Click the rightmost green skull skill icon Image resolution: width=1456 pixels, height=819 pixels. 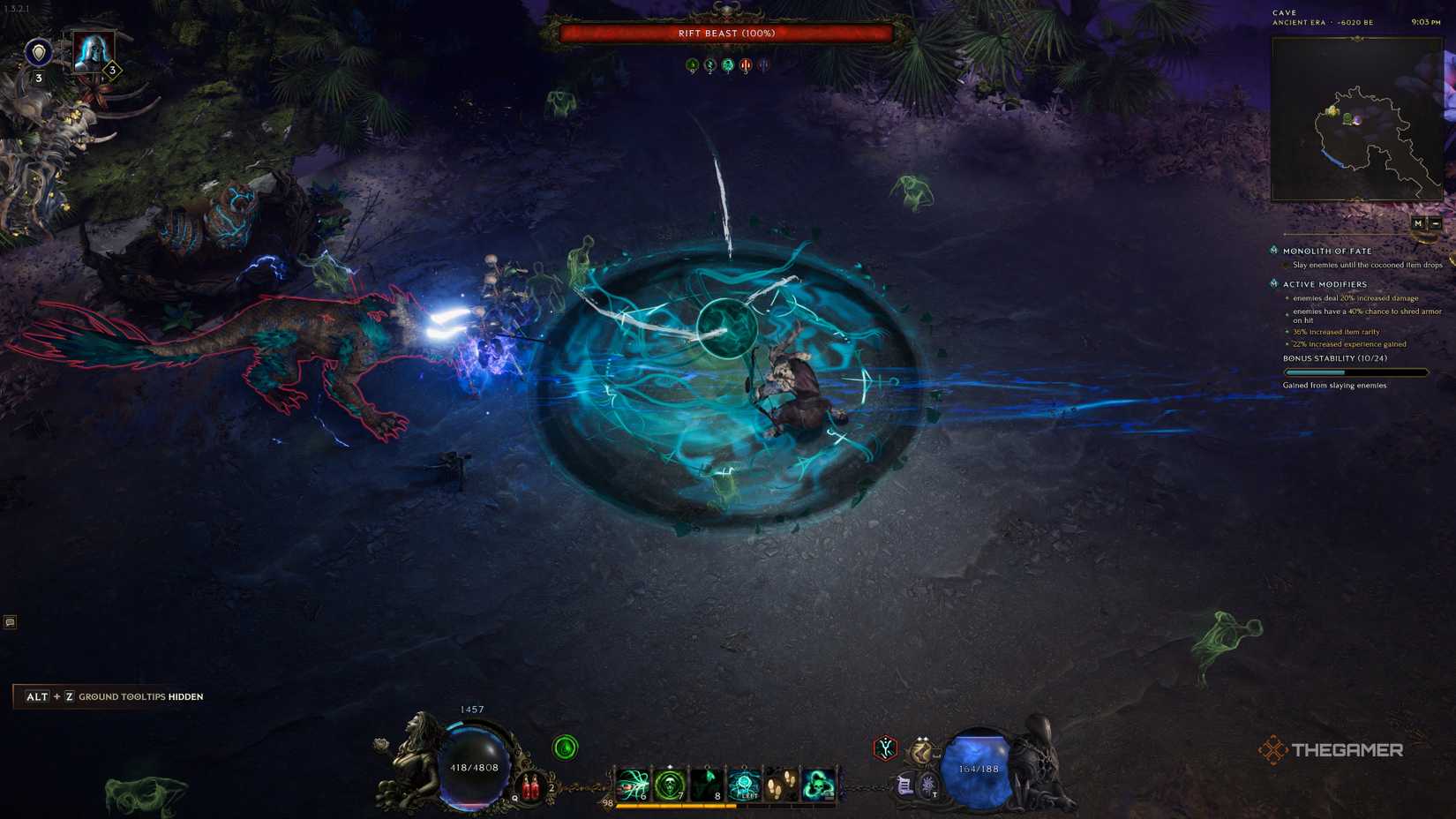818,782
